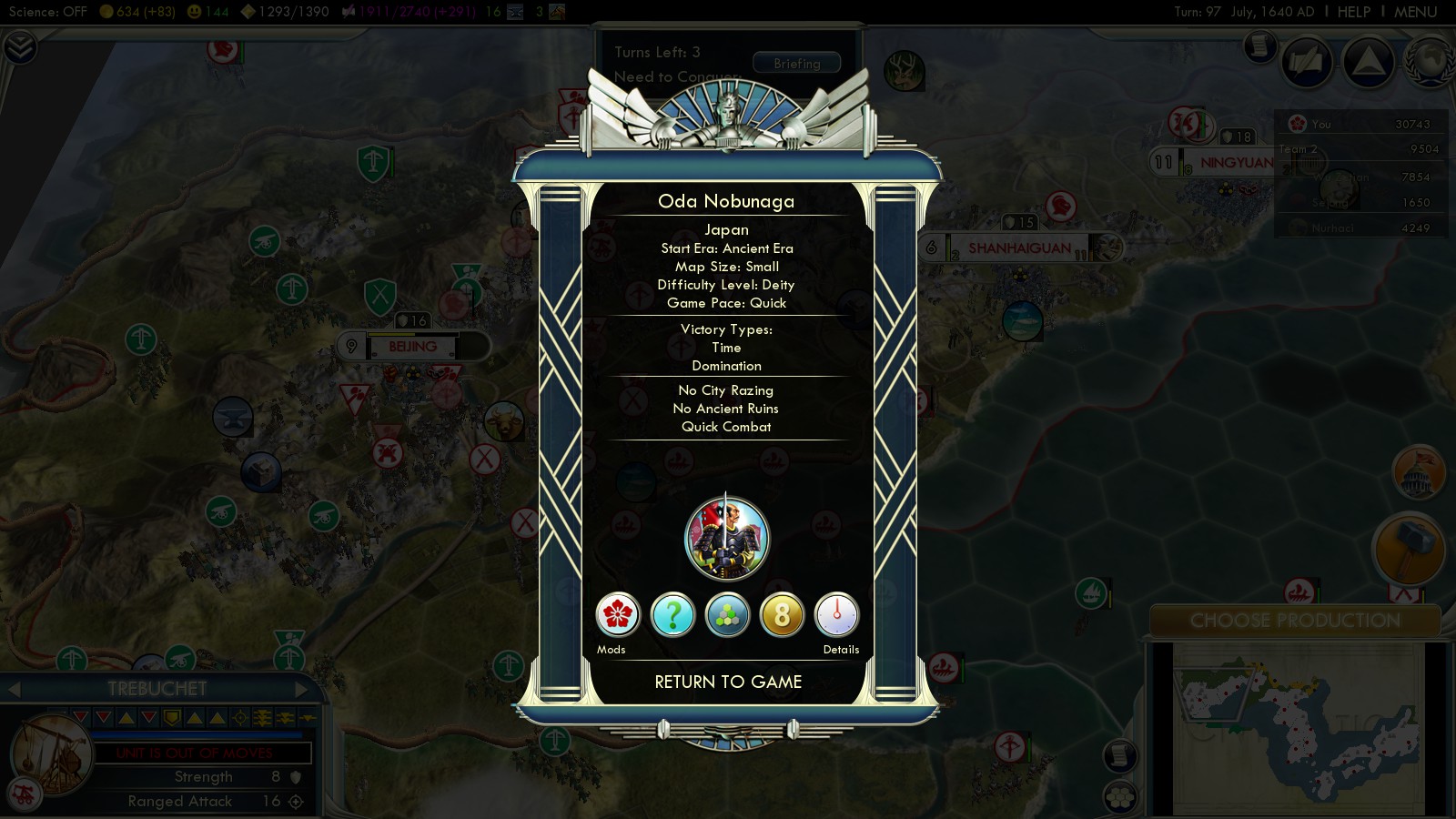This screenshot has width=1456, height=819.
Task: Click the green question mark icon
Action: pos(672,615)
